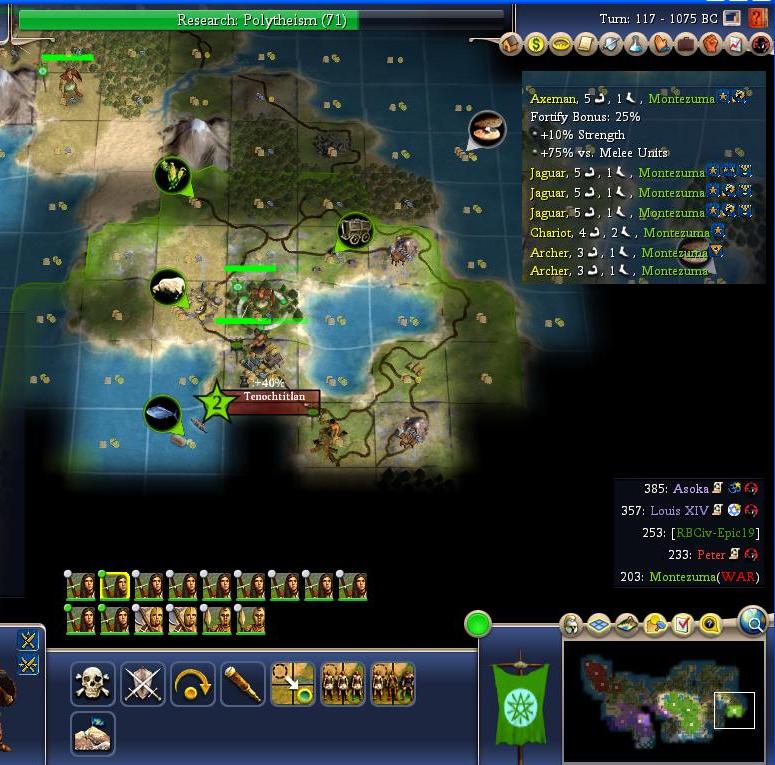Open the research bar showing Polytheism
775x765 pixels.
(262, 20)
